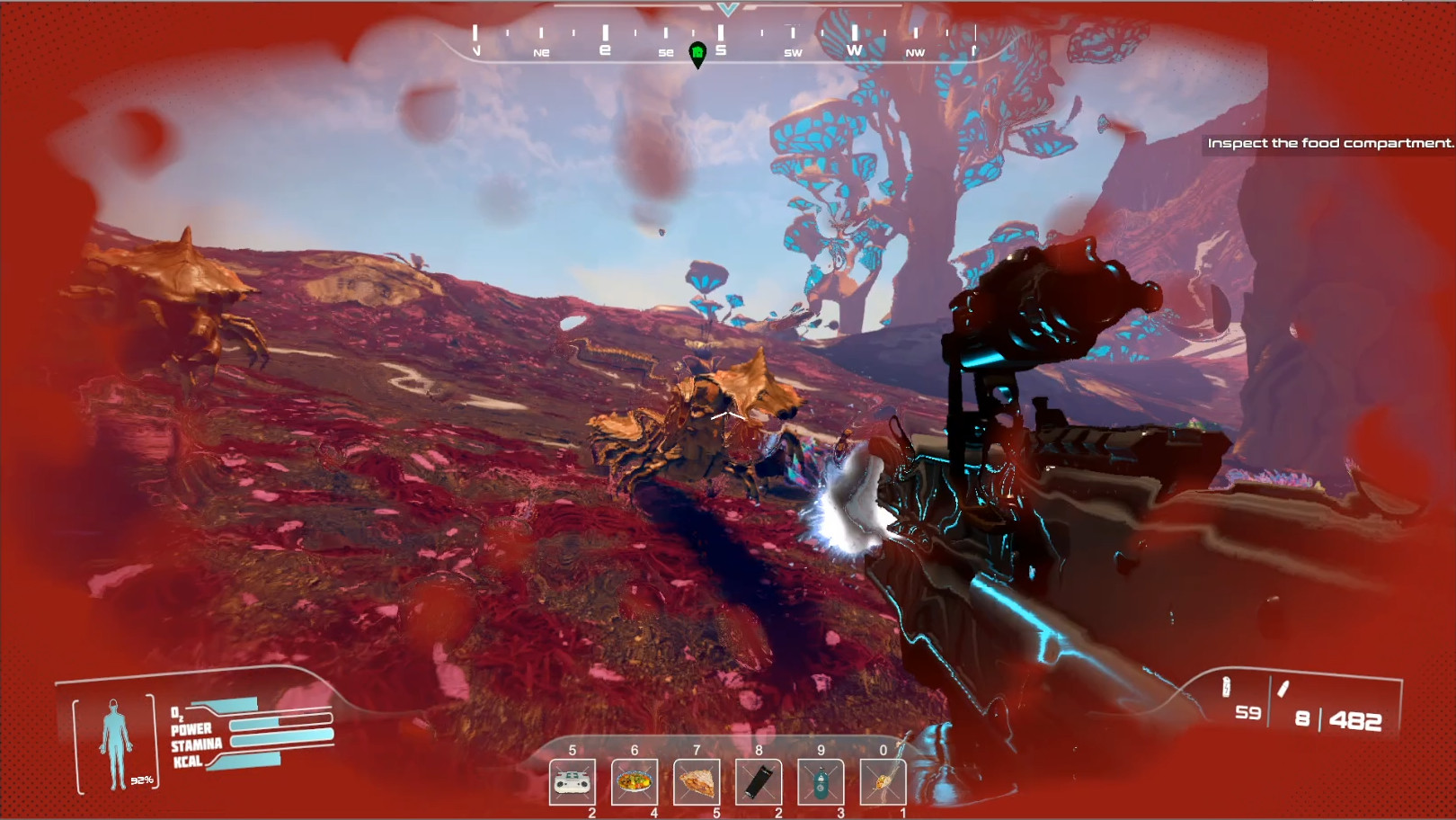This screenshot has height=820, width=1456.
Task: Select the medkit hotbar slot
Action: pos(573,782)
